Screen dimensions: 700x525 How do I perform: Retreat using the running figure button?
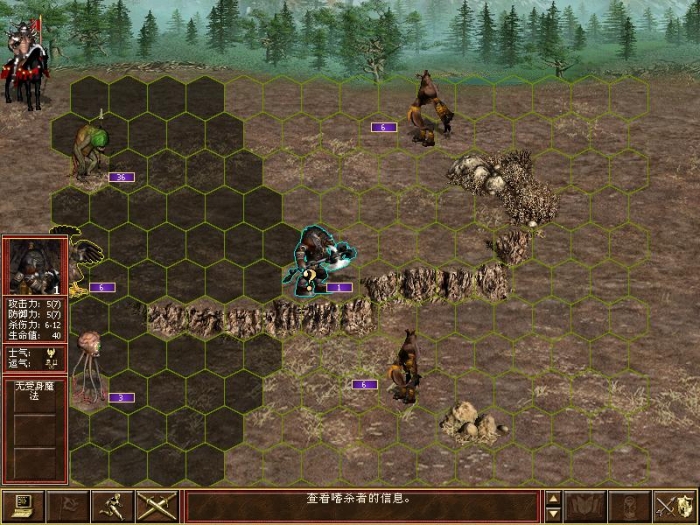[x=111, y=507]
